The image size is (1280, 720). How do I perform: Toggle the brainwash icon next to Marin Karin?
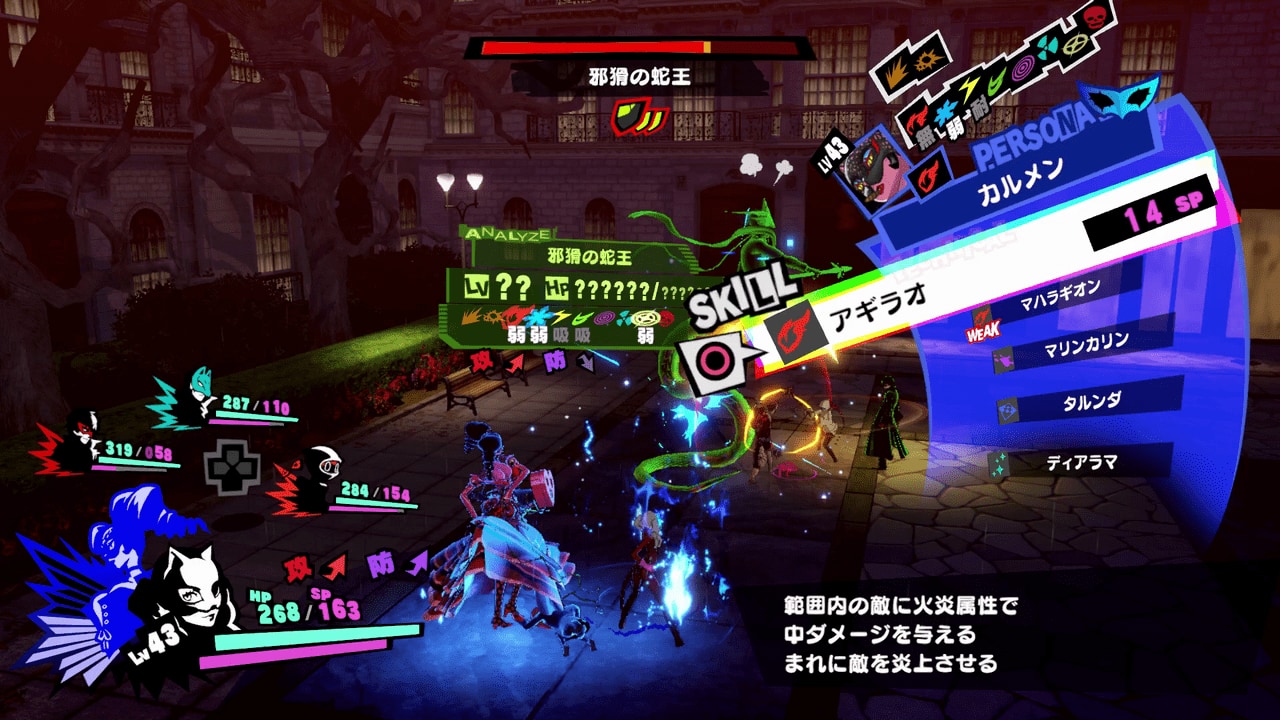coord(1002,357)
